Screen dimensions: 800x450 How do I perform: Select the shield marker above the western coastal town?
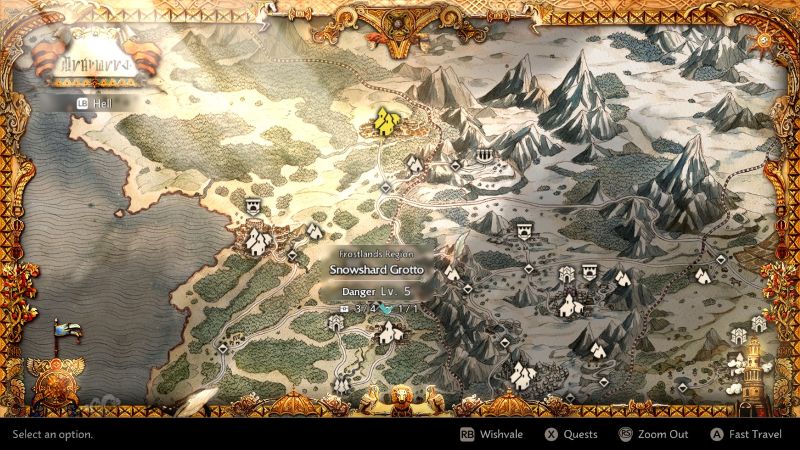click(253, 205)
